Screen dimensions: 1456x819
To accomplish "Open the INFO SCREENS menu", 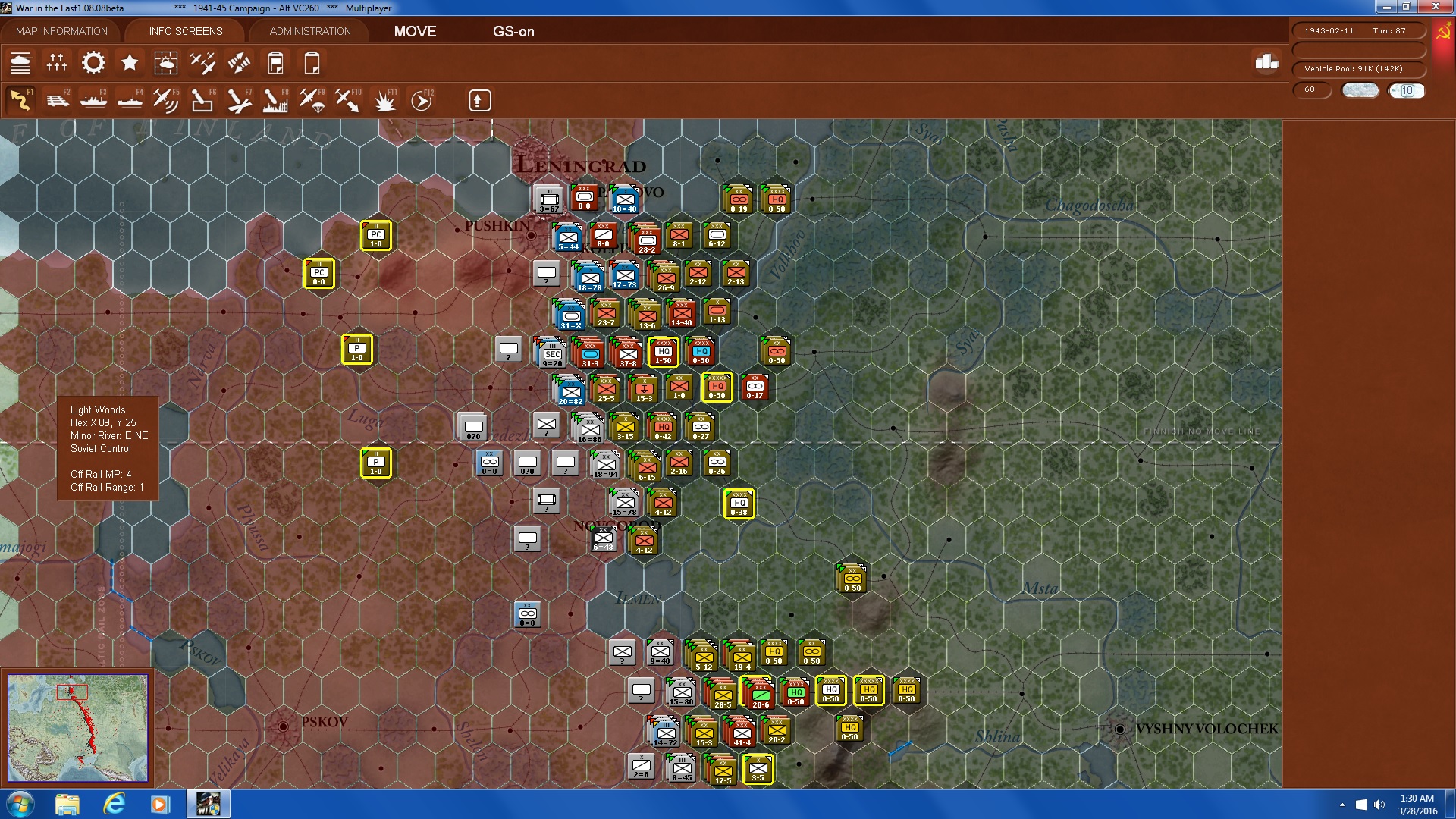I will (185, 31).
